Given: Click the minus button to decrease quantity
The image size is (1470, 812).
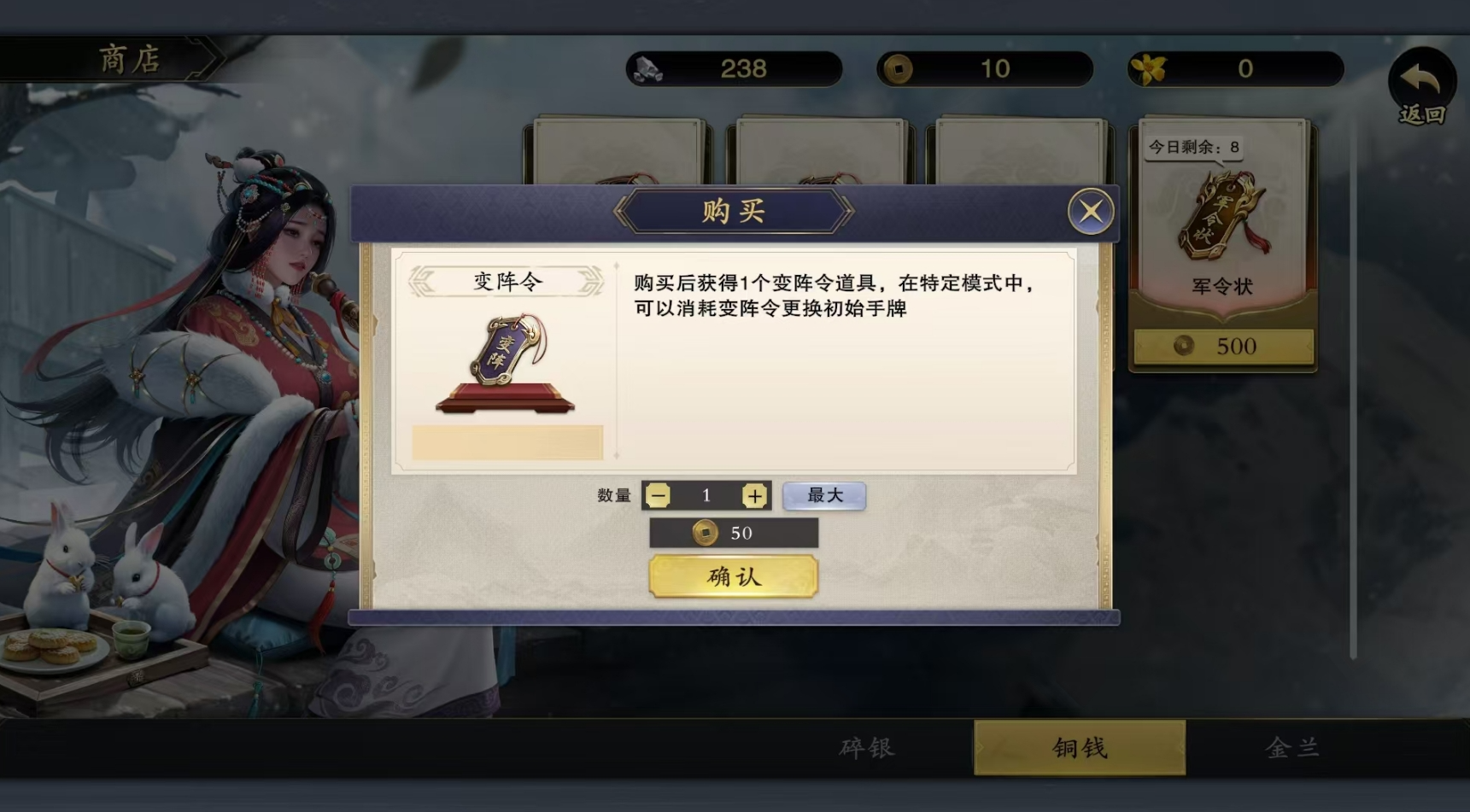Looking at the screenshot, I should (656, 495).
